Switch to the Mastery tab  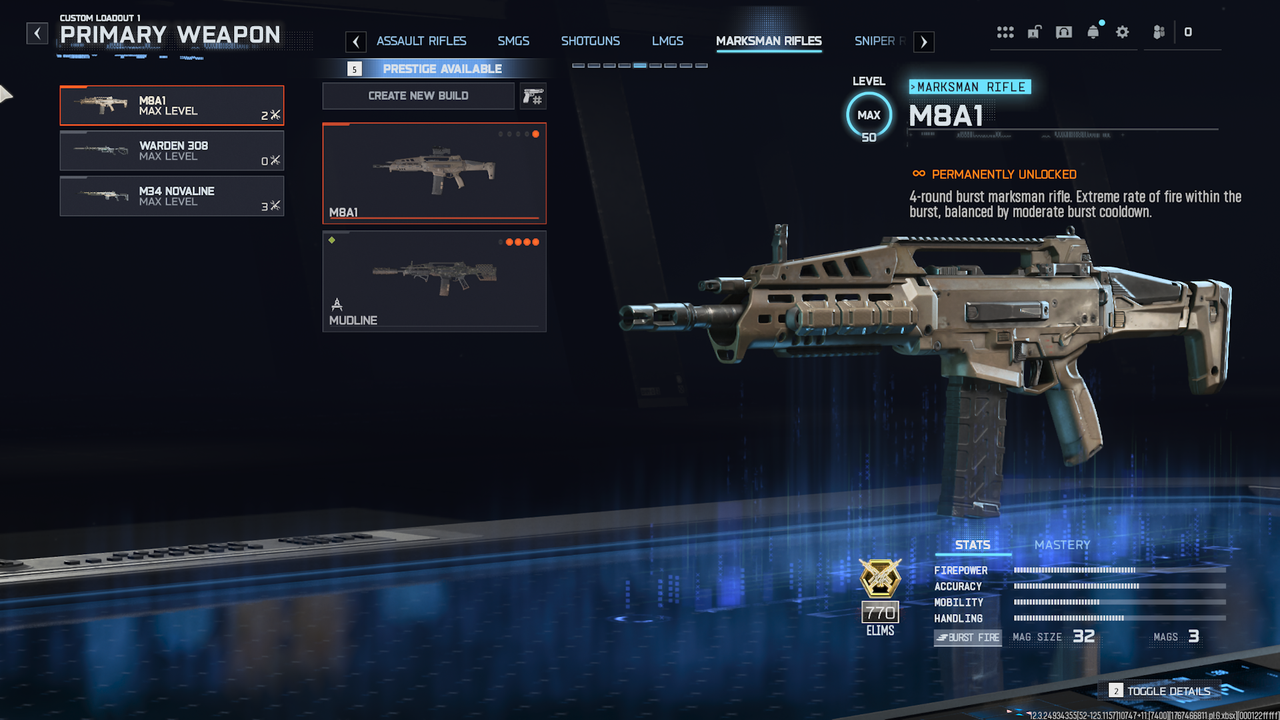1062,545
